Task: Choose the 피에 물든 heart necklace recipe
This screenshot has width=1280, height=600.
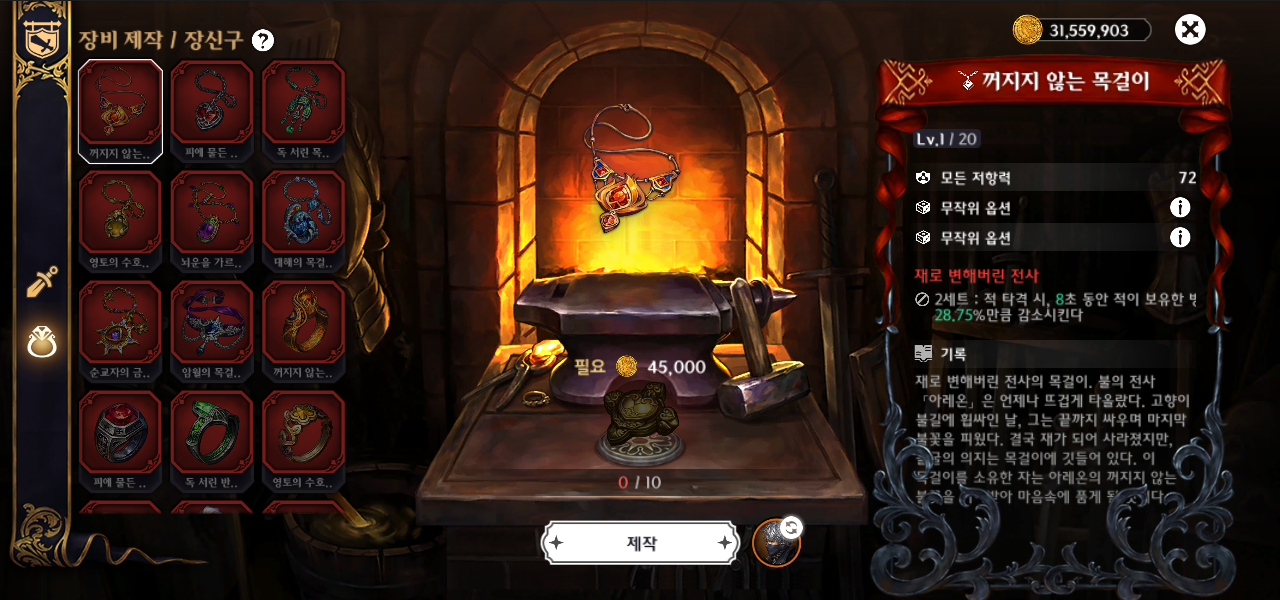Action: [x=212, y=110]
